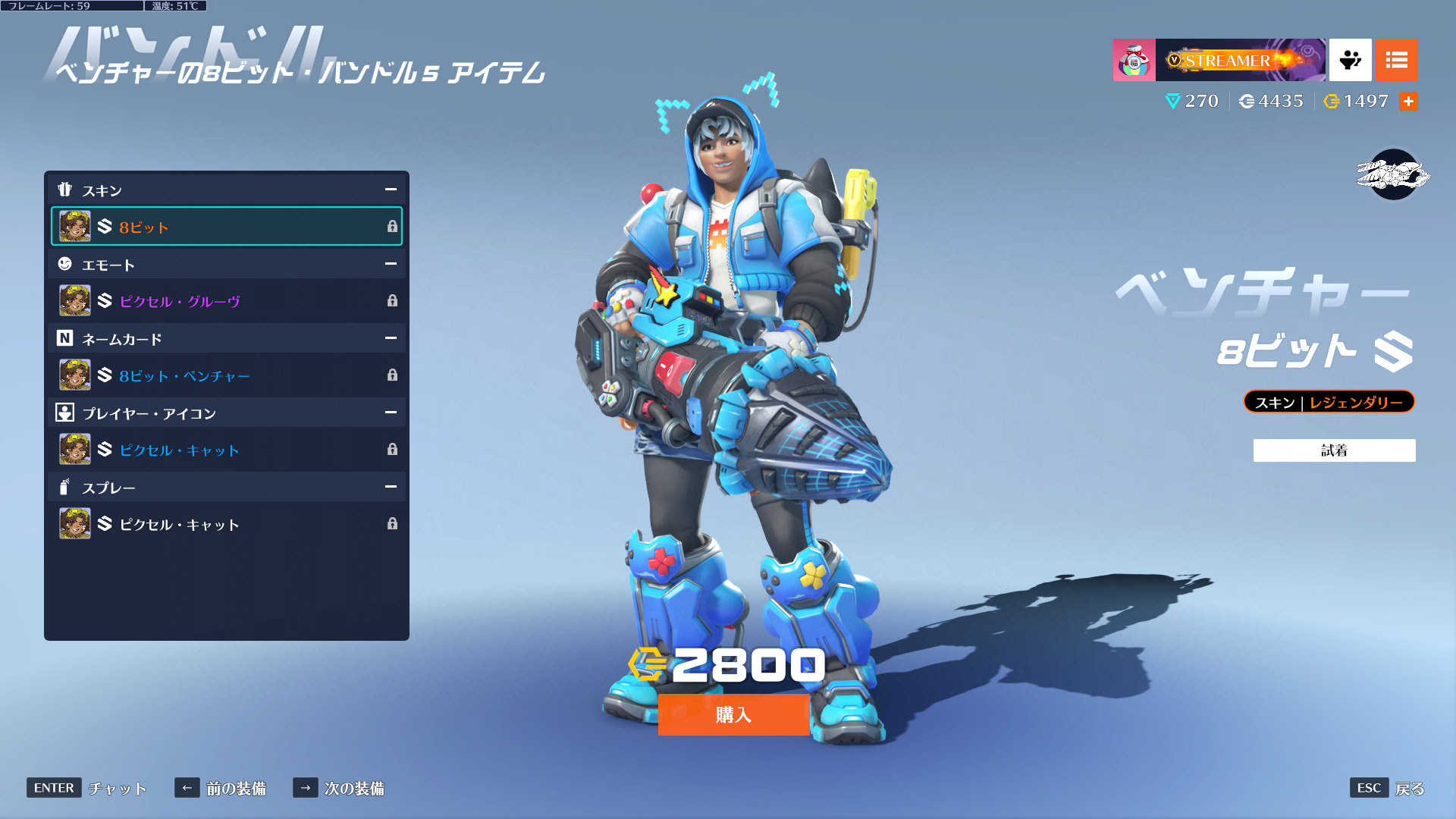The height and width of the screenshot is (819, 1456).
Task: Select the 8ビット skin item
Action: (x=226, y=226)
